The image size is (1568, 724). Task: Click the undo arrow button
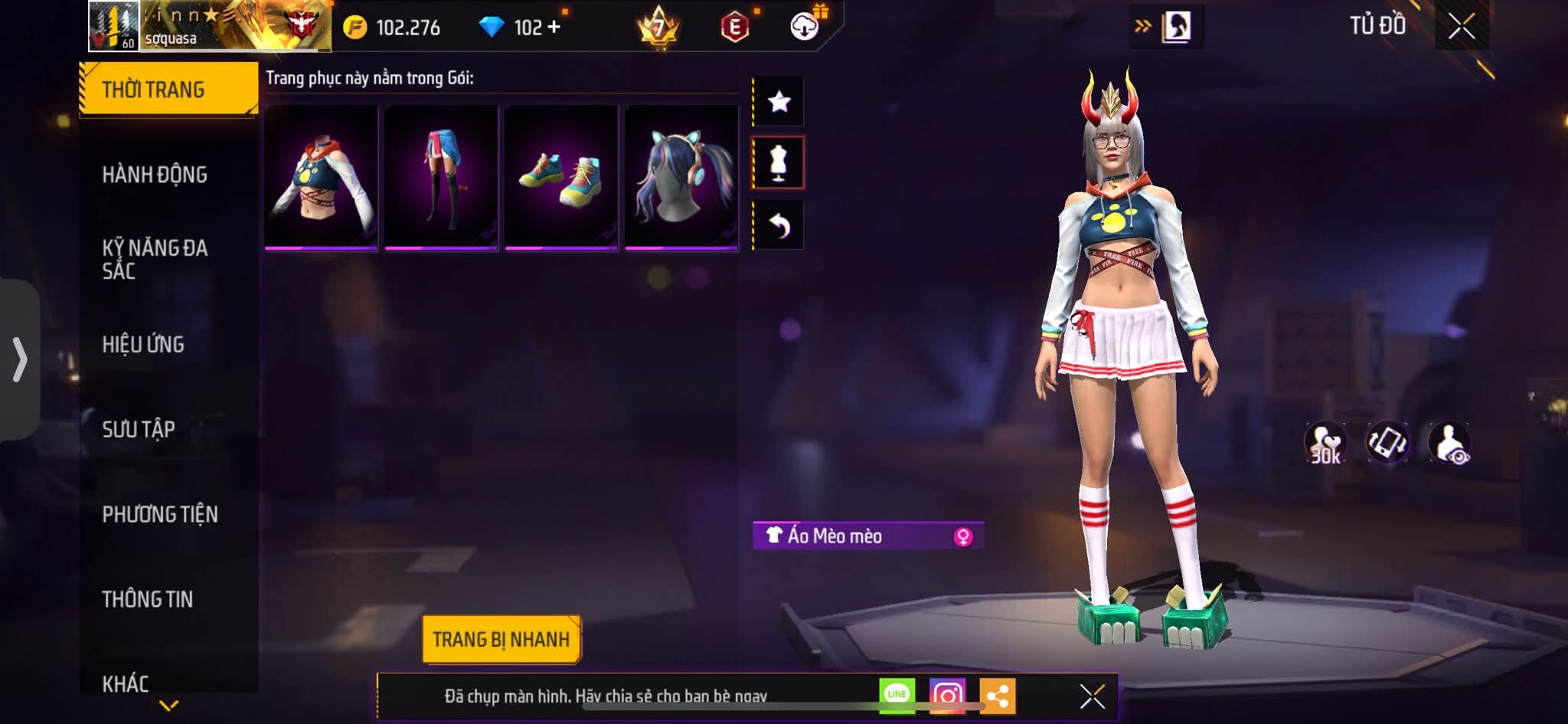pyautogui.click(x=779, y=225)
